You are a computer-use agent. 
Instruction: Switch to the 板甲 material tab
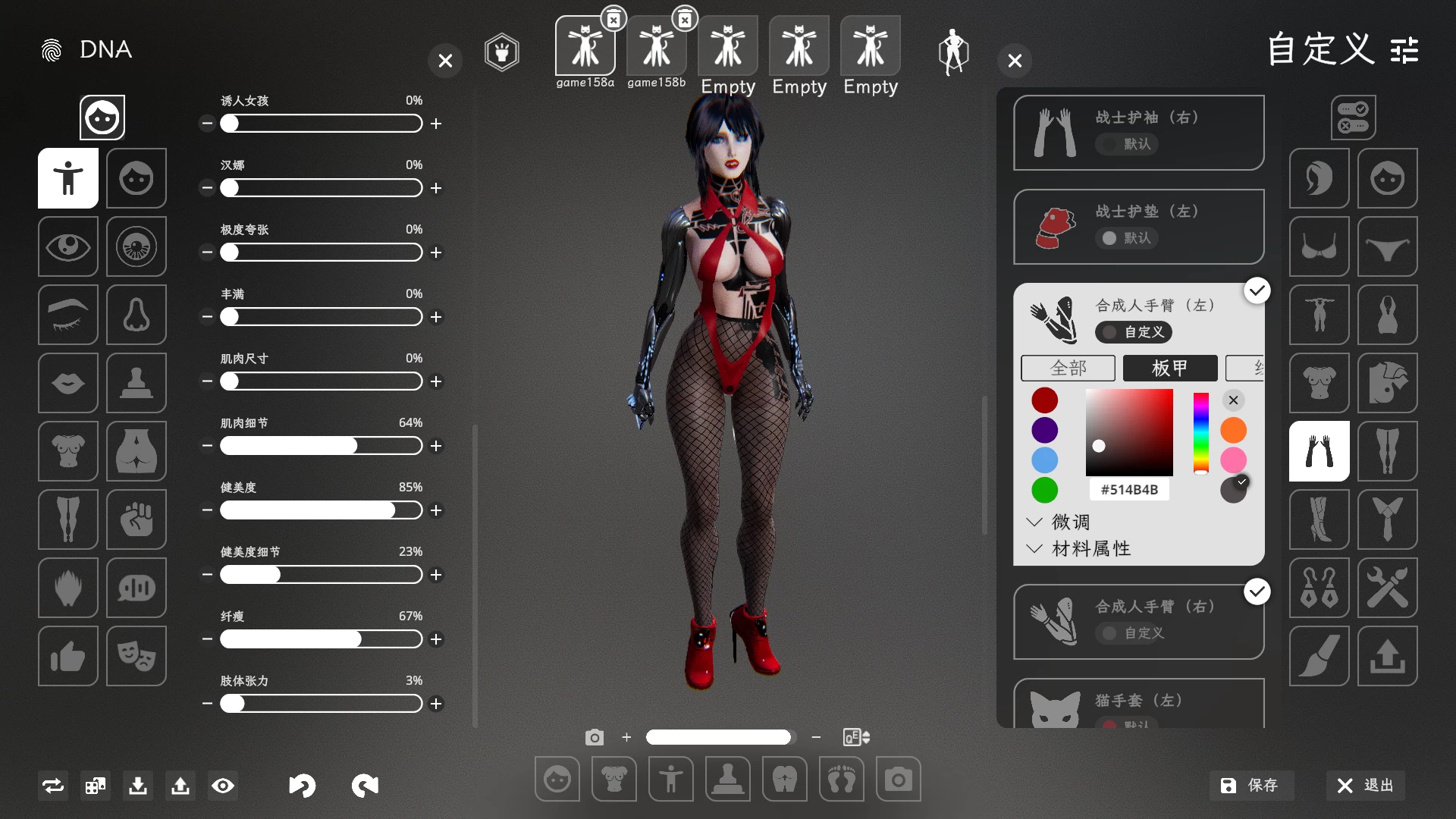pyautogui.click(x=1169, y=369)
